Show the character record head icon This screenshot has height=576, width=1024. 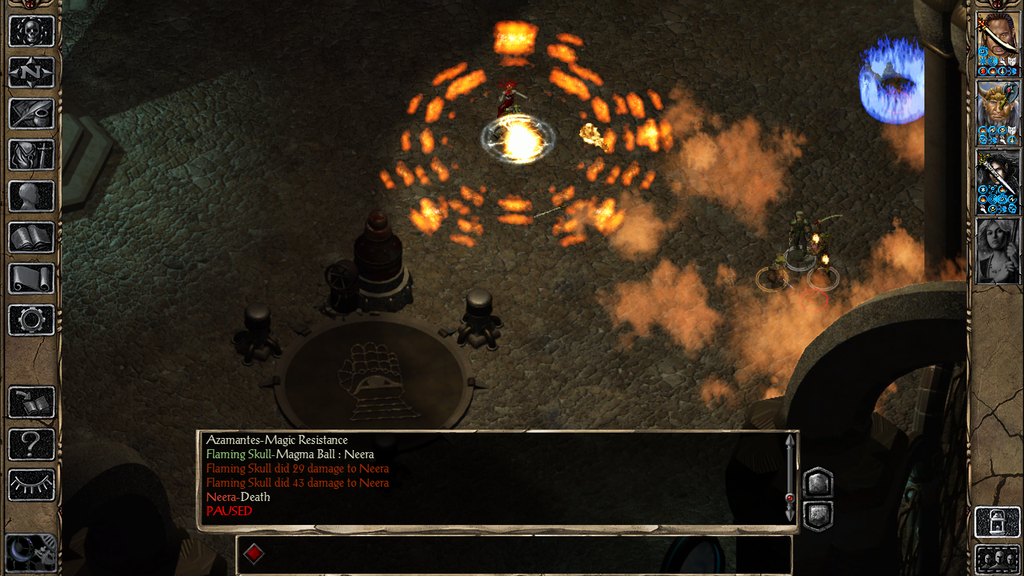pos(31,196)
